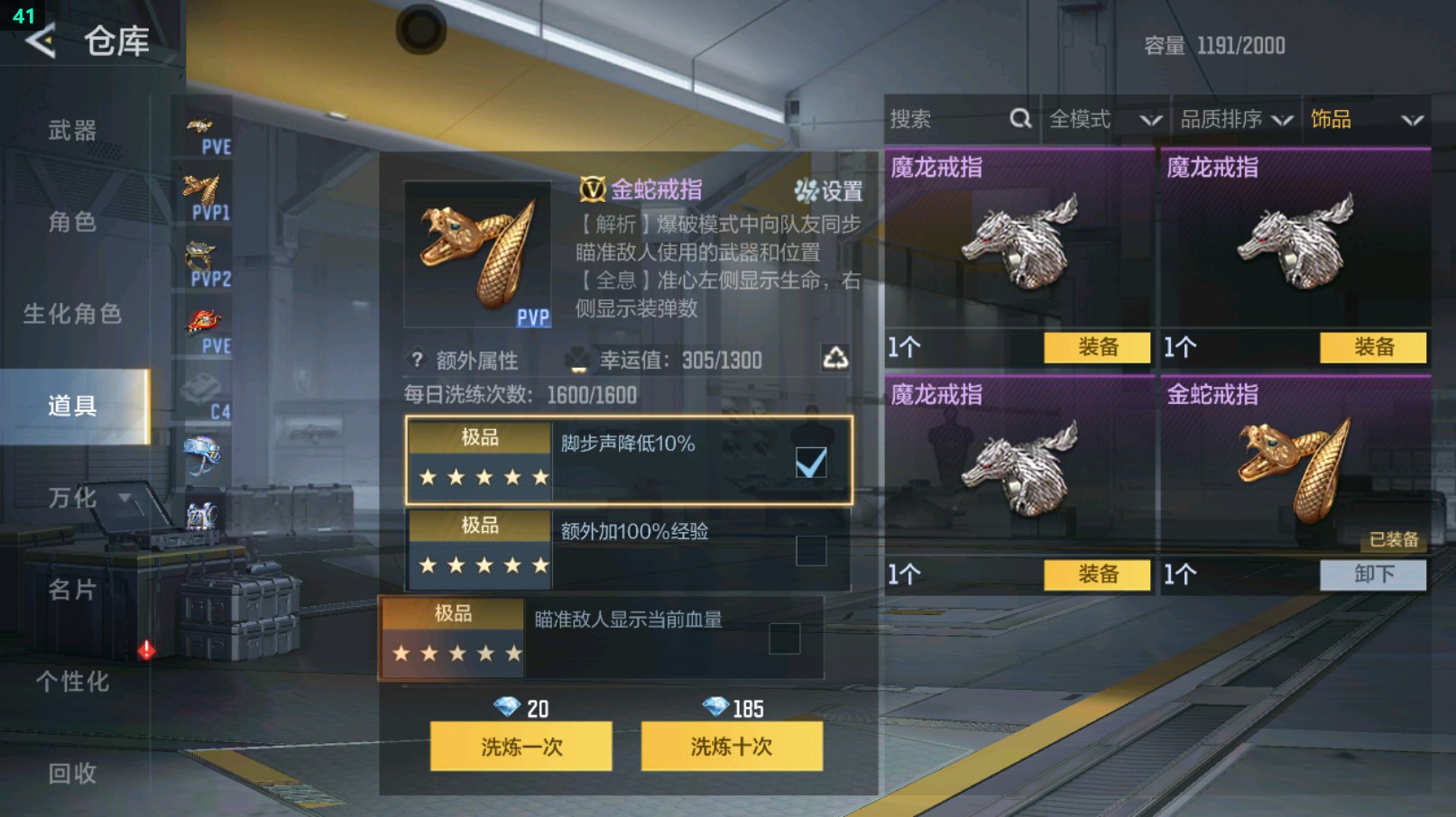
Task: Click the clover icon before 幸运值
Action: click(578, 359)
